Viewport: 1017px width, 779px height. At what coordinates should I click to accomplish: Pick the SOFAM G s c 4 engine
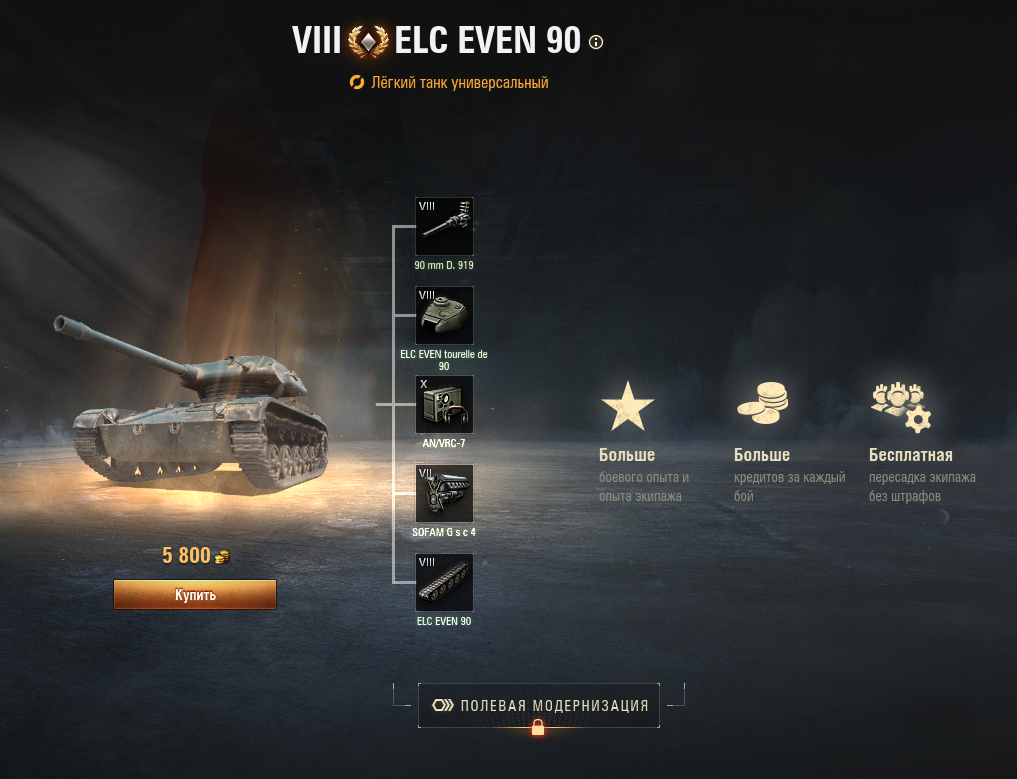(x=444, y=493)
